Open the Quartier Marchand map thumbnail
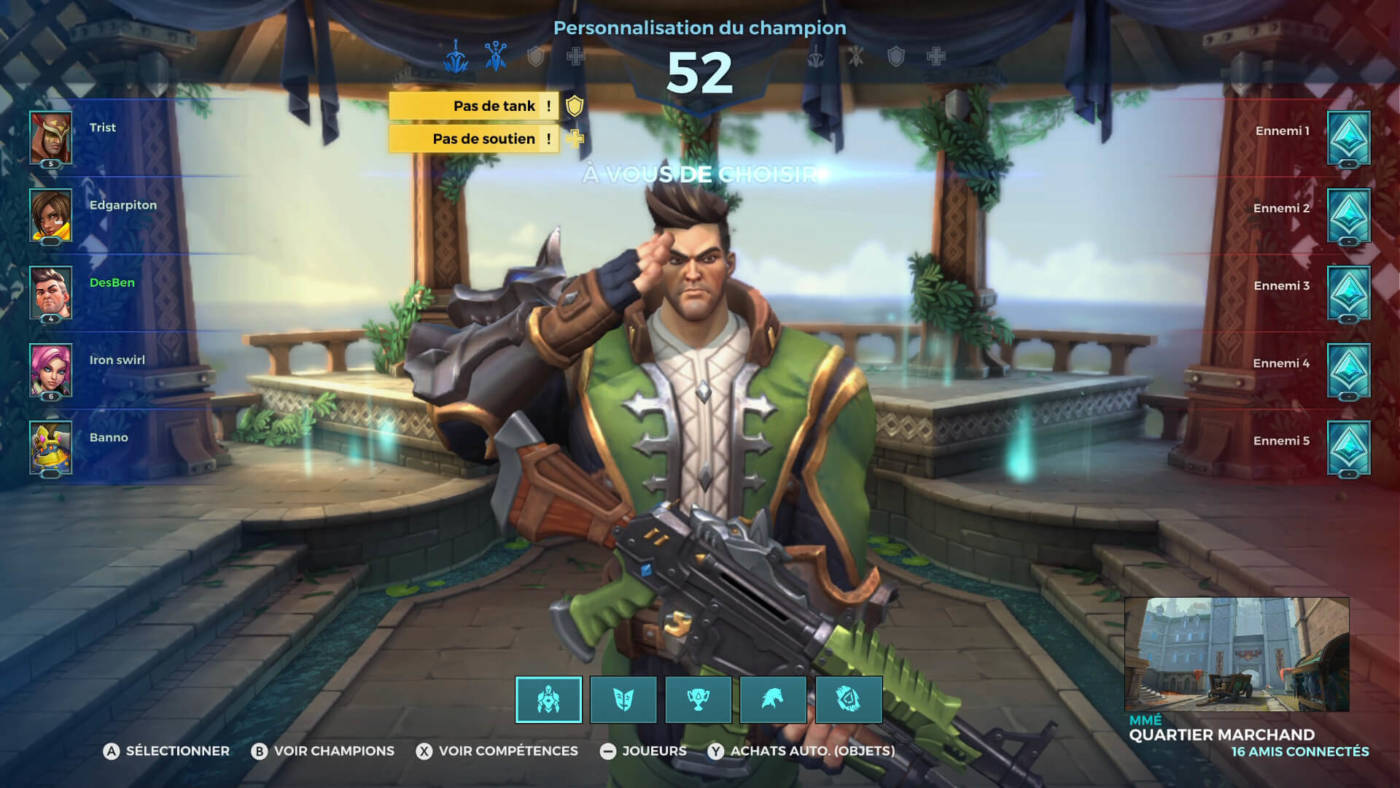1400x788 pixels. (x=1236, y=654)
